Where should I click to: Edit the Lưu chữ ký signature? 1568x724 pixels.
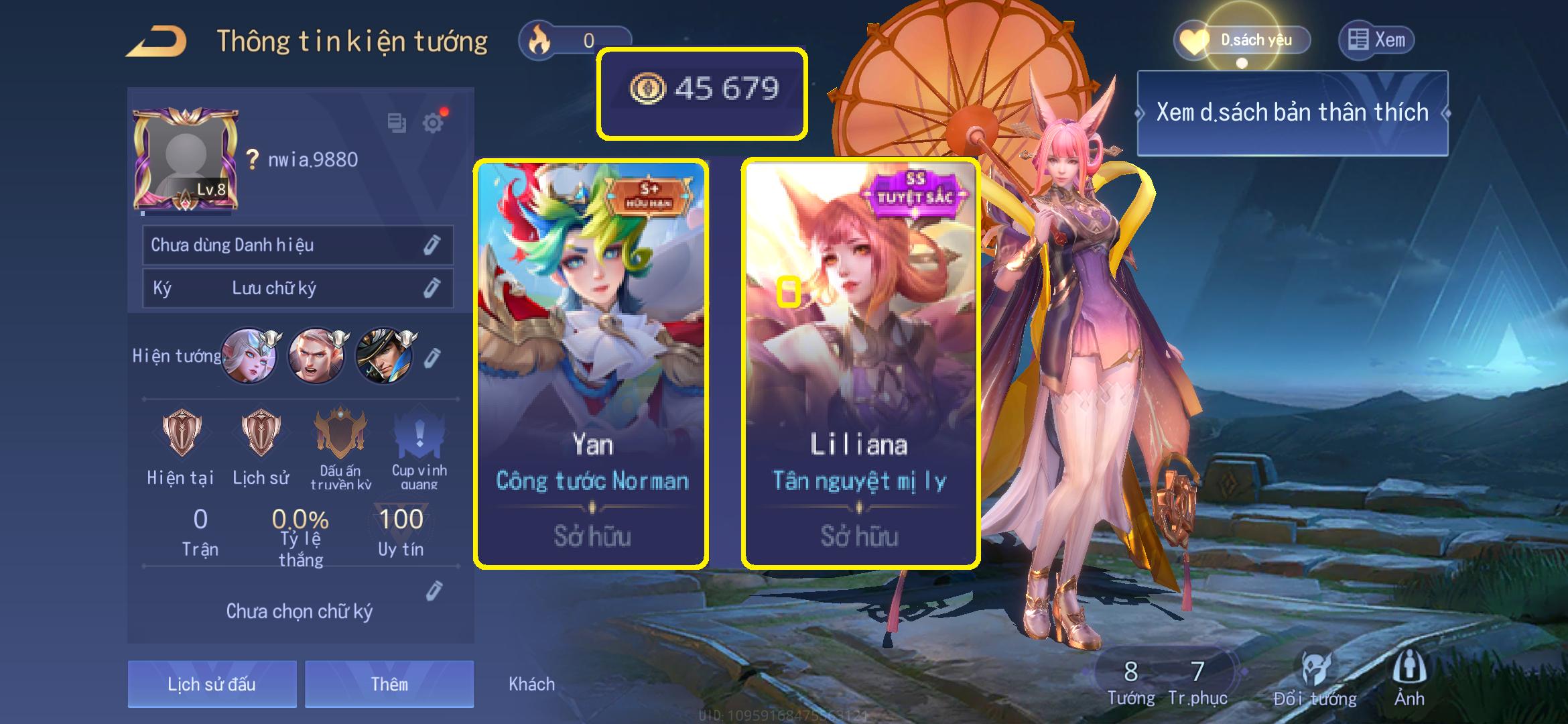click(x=432, y=288)
